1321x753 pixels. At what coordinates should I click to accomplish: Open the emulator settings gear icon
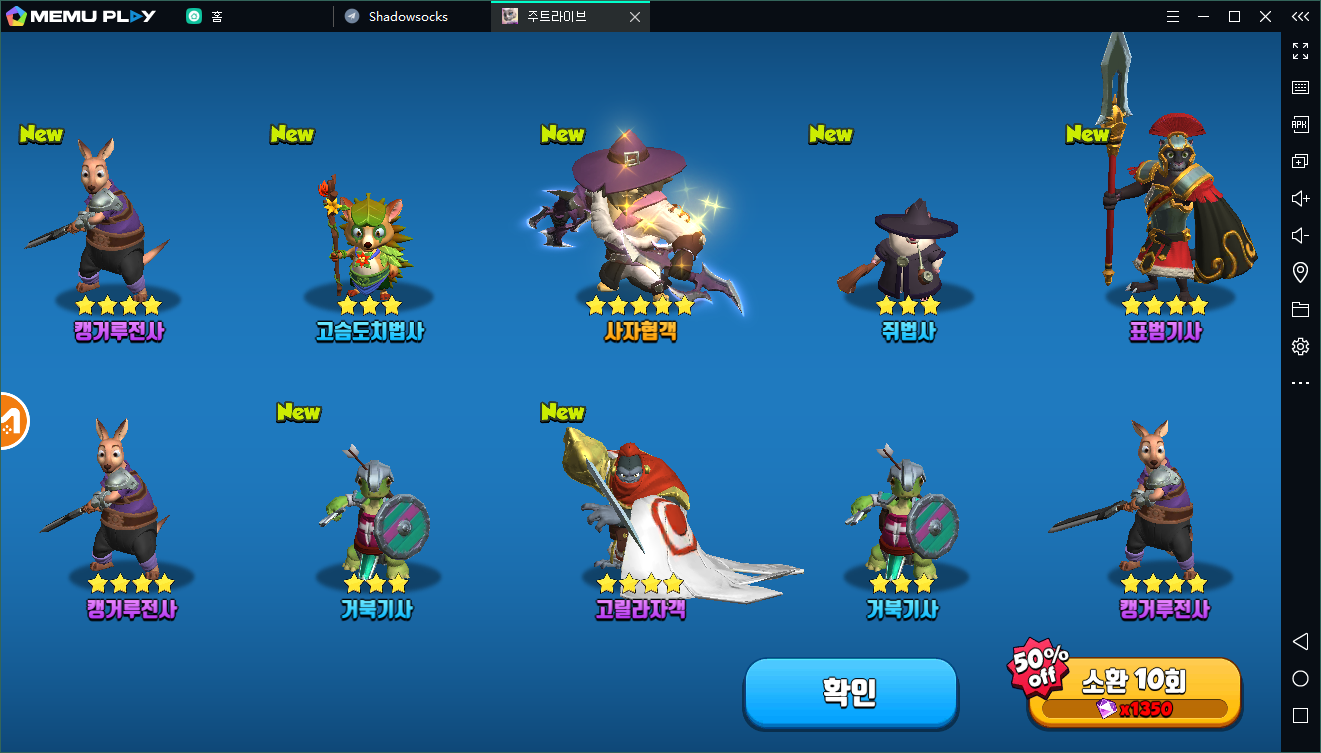click(x=1300, y=347)
